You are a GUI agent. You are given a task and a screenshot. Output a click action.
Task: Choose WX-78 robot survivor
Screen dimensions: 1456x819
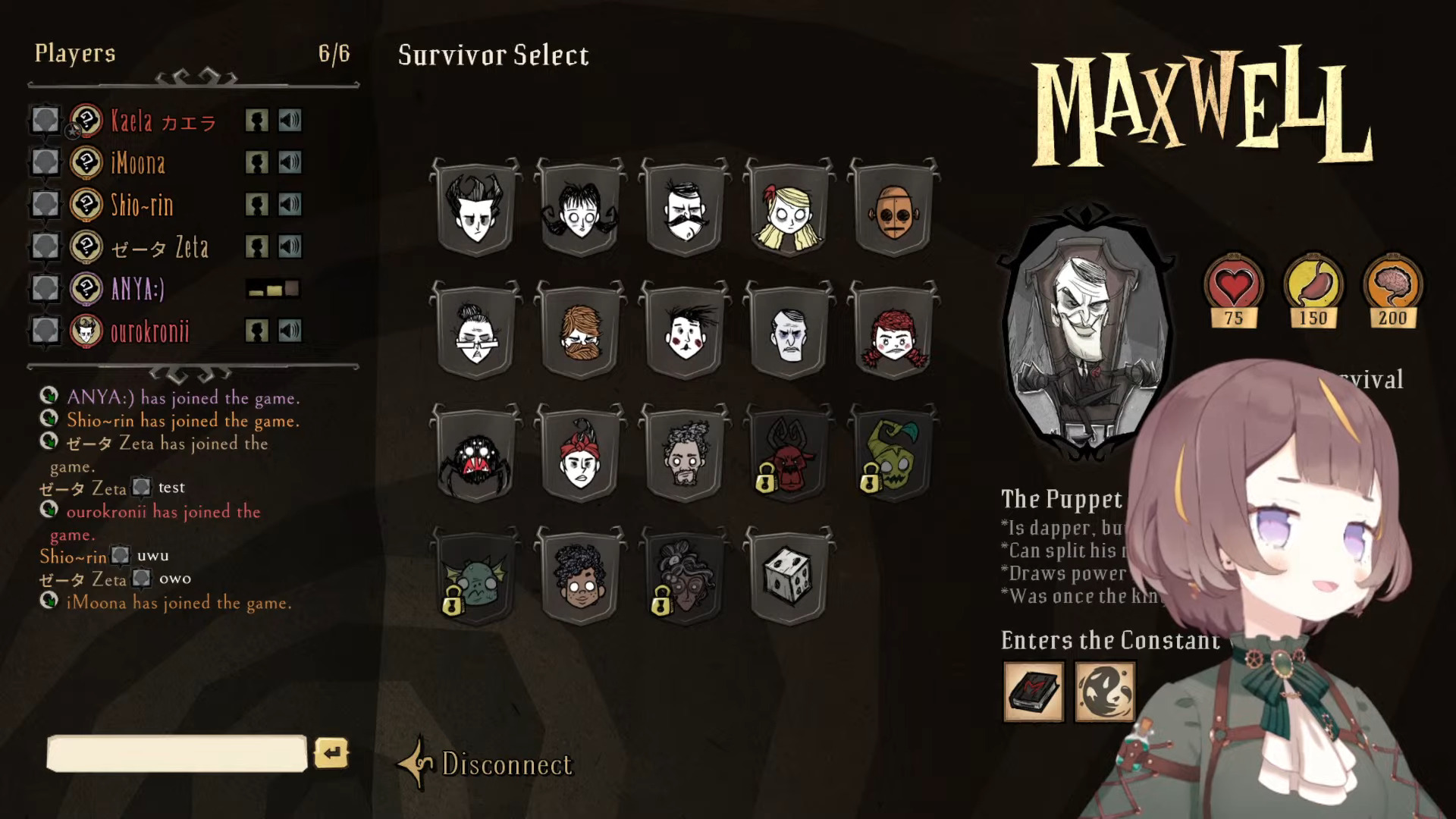pyautogui.click(x=894, y=210)
